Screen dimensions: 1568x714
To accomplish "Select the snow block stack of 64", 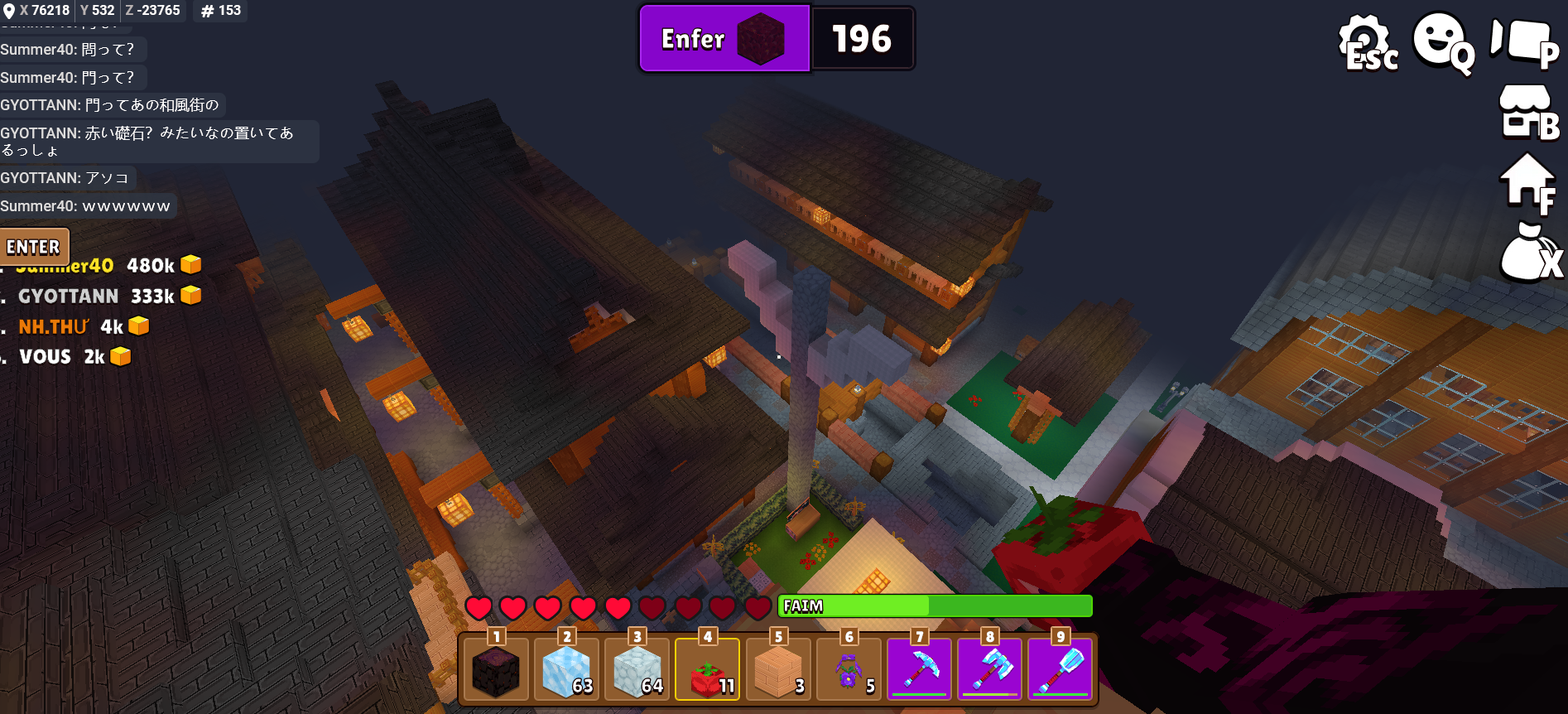I will [637, 669].
